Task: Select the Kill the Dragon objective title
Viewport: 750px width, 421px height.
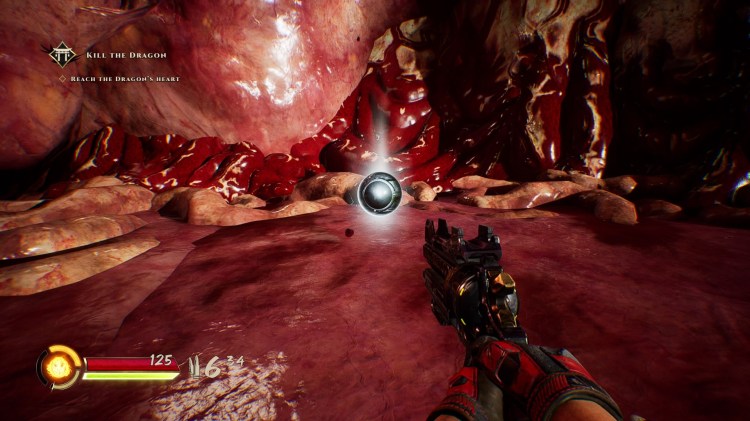Action: click(126, 54)
